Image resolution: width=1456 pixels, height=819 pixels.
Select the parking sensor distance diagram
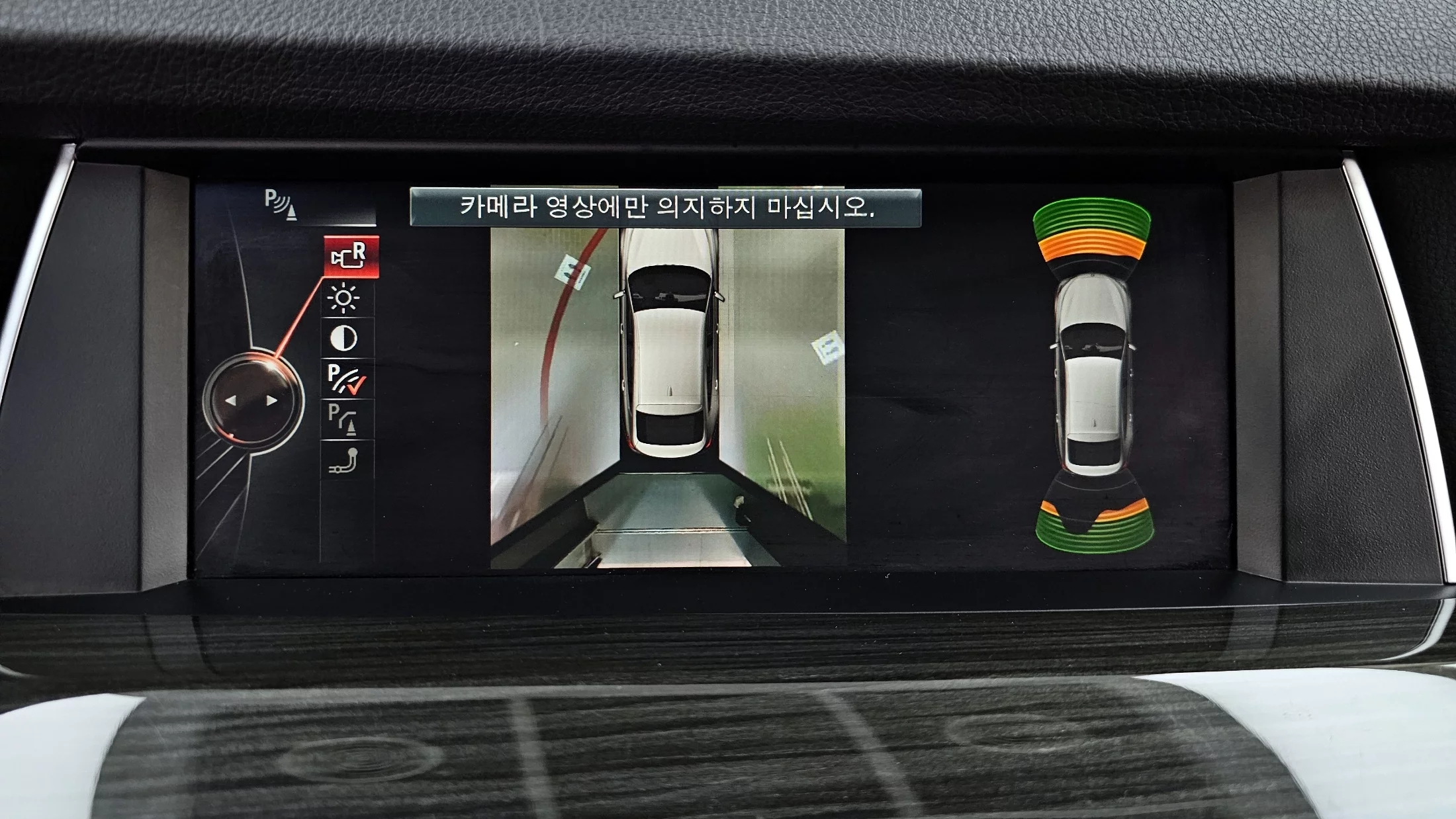pos(1093,375)
